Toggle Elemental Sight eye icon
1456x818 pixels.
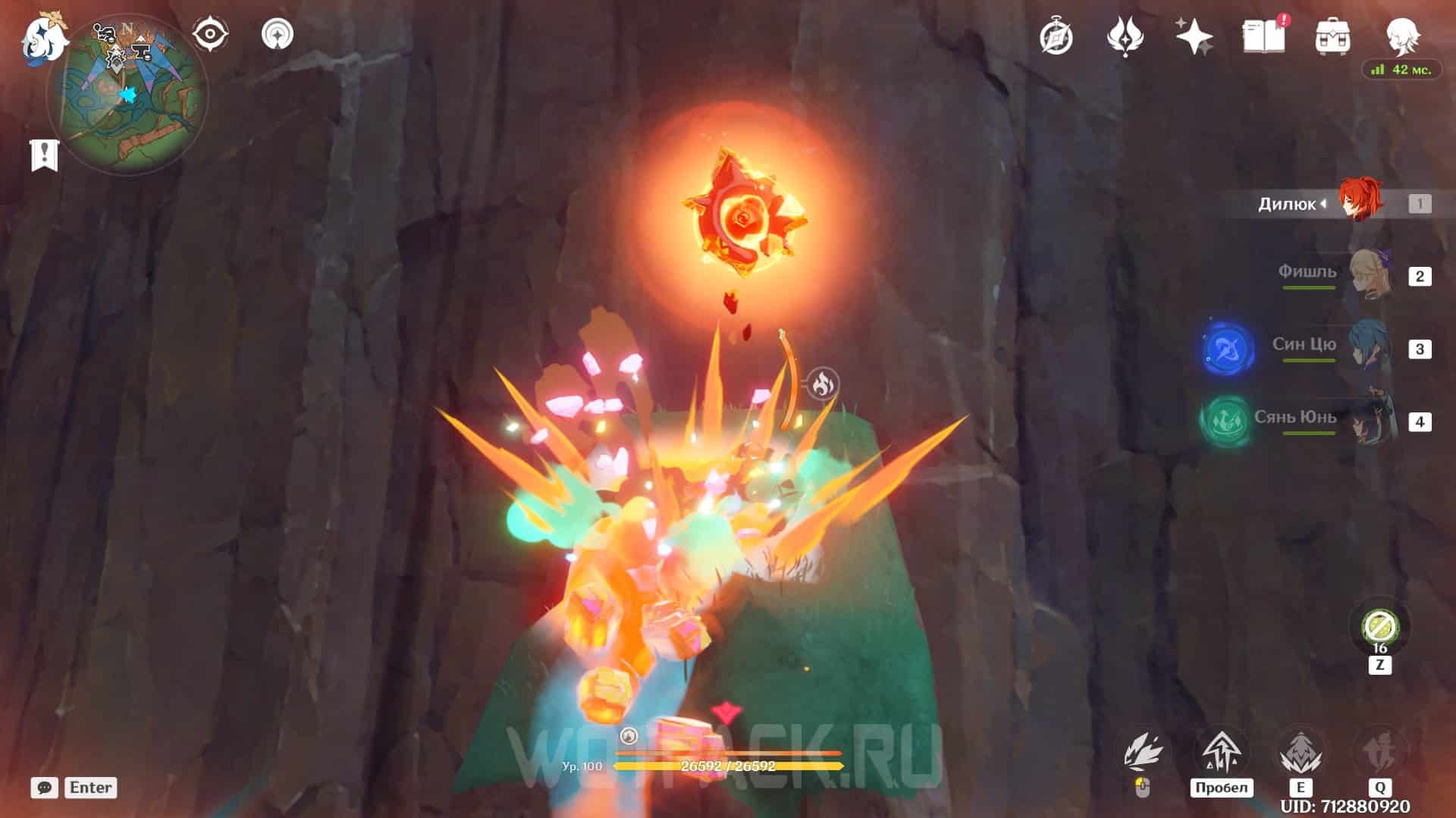209,34
